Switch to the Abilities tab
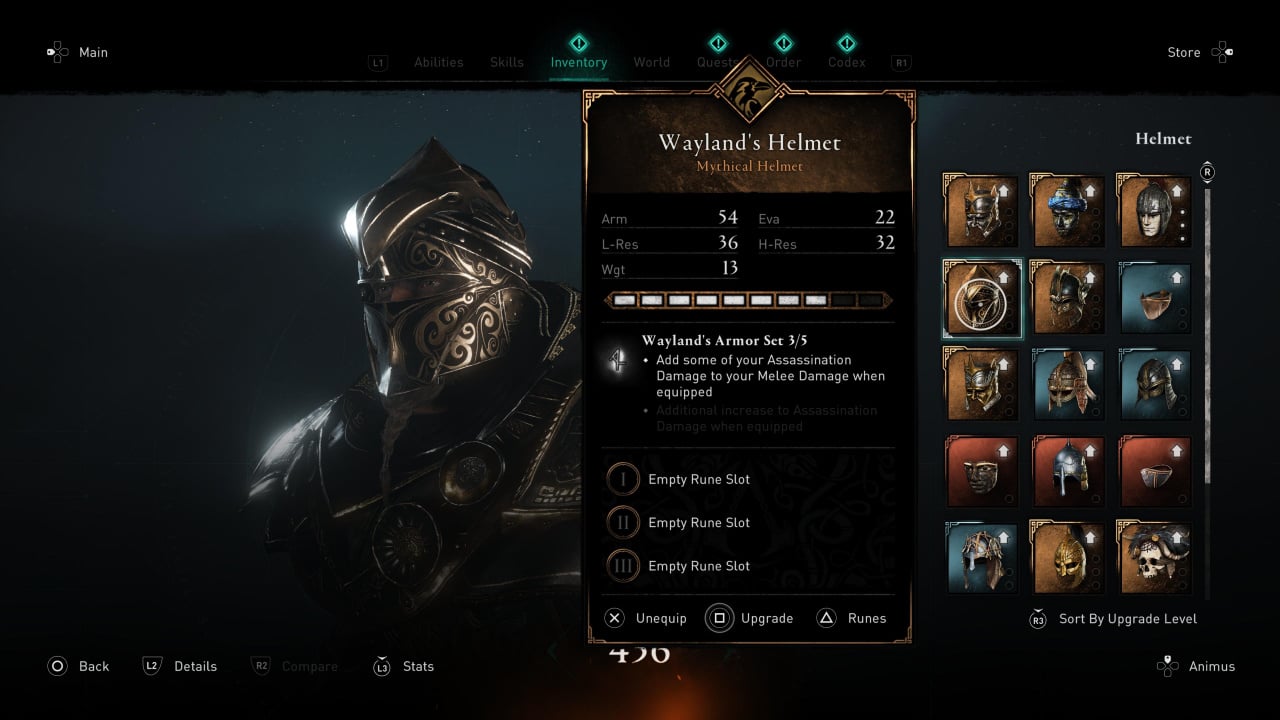This screenshot has width=1280, height=720. tap(439, 62)
